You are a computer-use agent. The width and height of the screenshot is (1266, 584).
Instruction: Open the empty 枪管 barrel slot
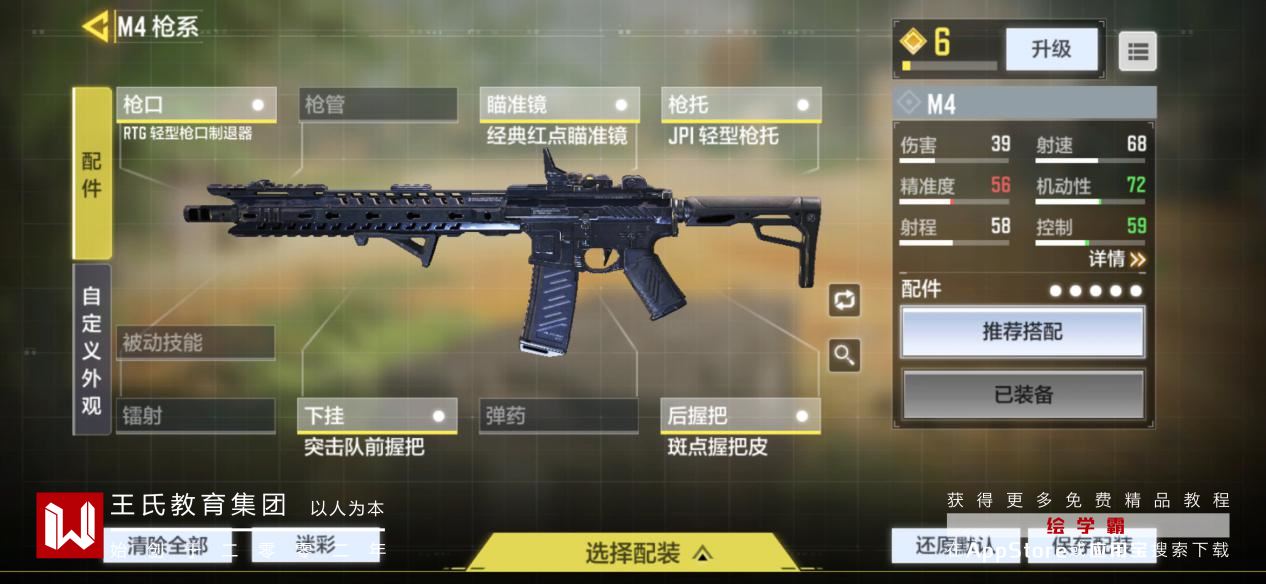click(378, 105)
